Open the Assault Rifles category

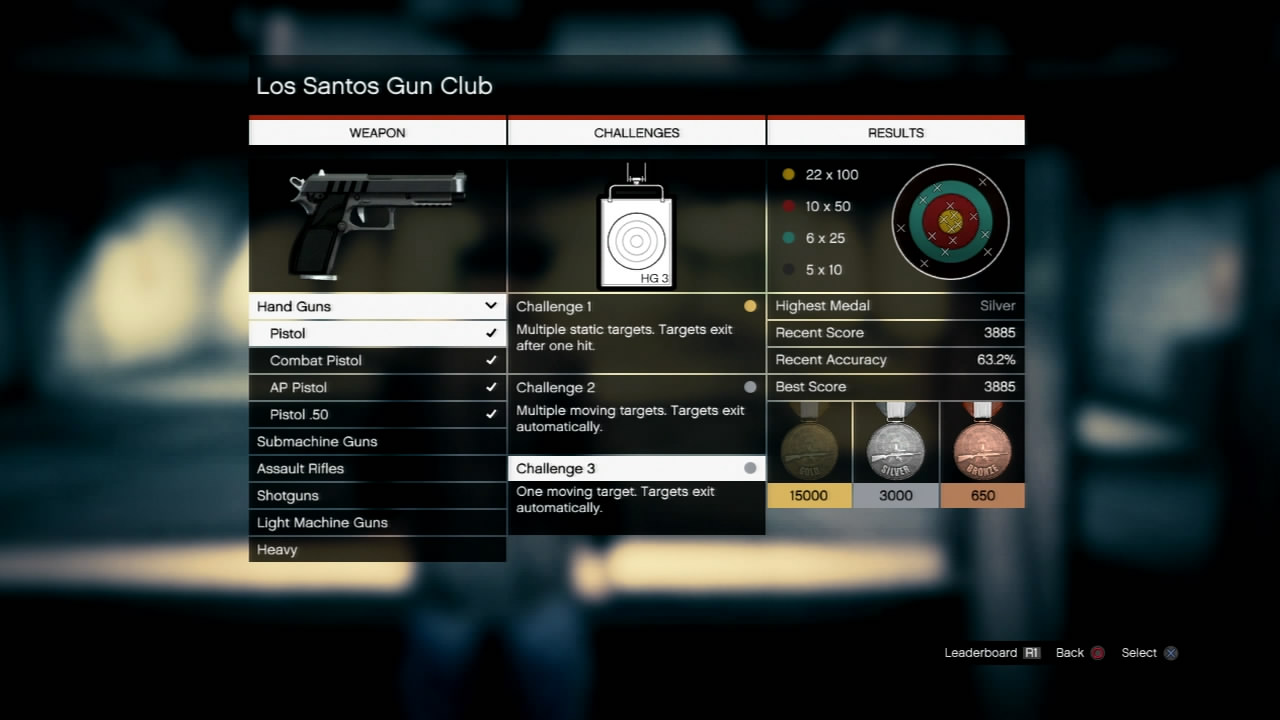tap(377, 468)
